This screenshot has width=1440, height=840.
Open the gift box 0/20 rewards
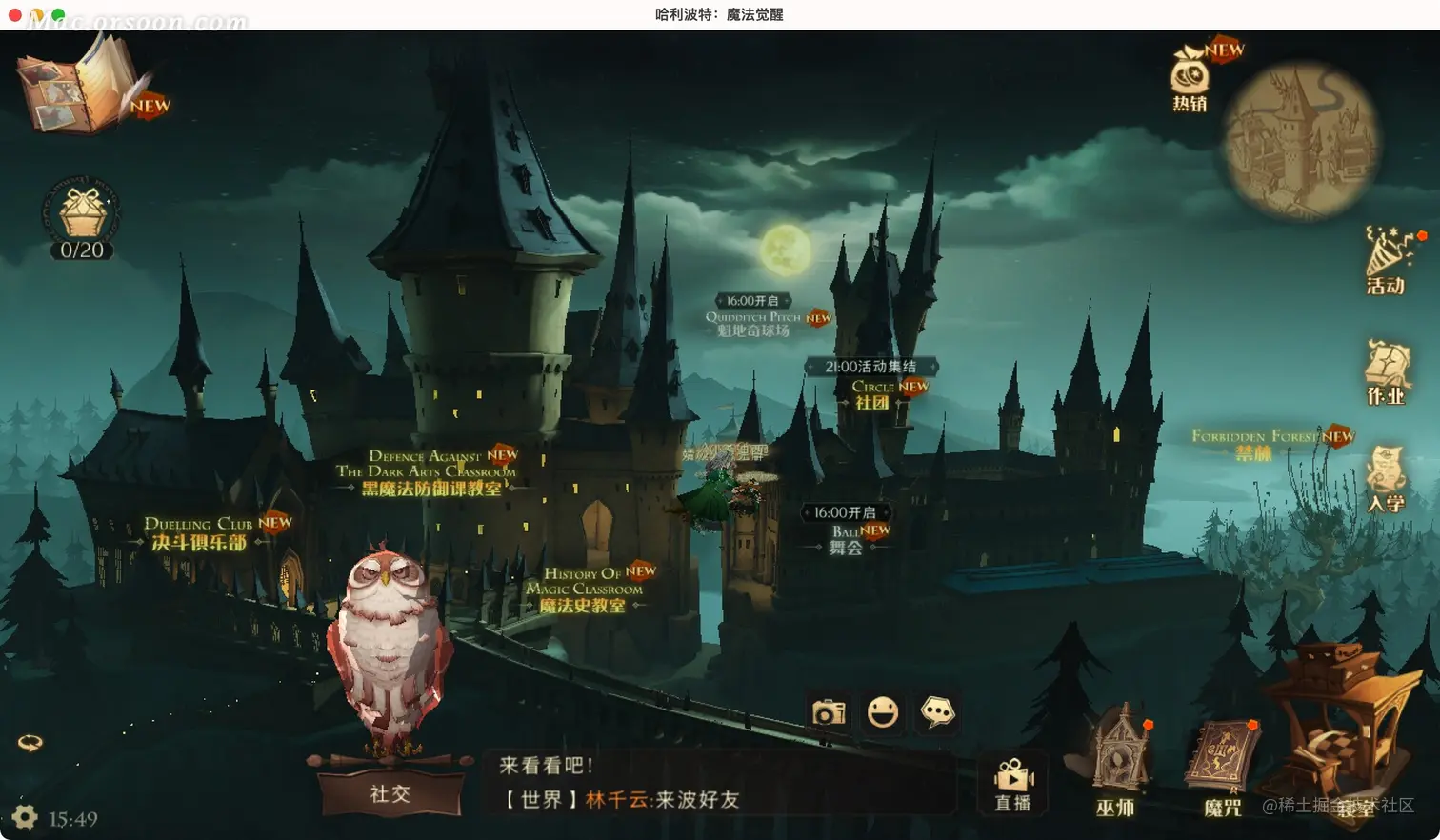click(82, 214)
